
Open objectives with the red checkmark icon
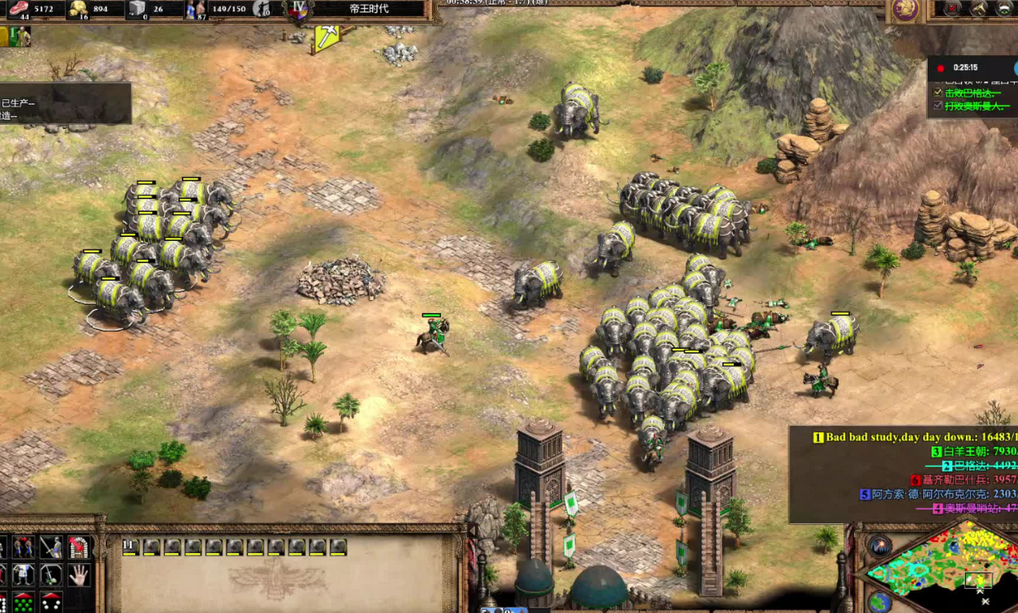pos(952,9)
